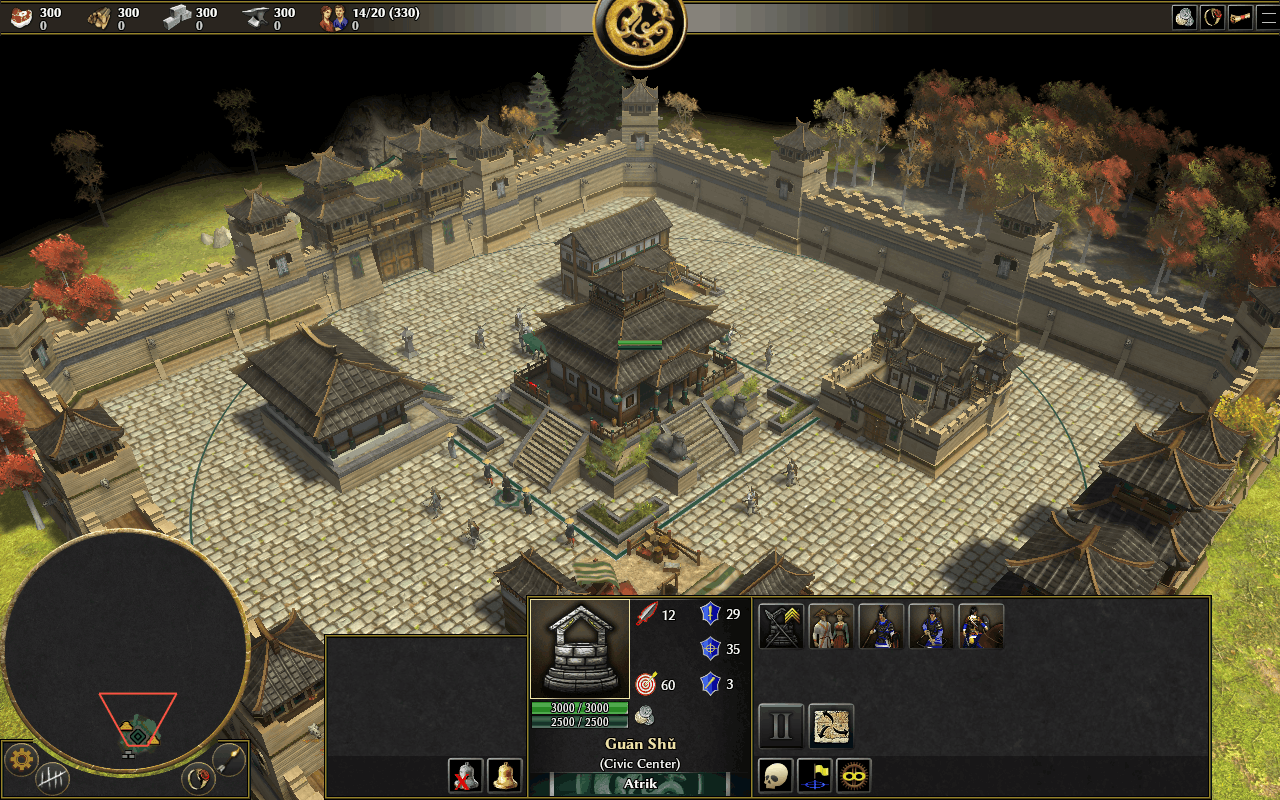Screen dimensions: 1280x800
Task: Open the crossed-weapons rank upgrade
Action: [x=781, y=626]
